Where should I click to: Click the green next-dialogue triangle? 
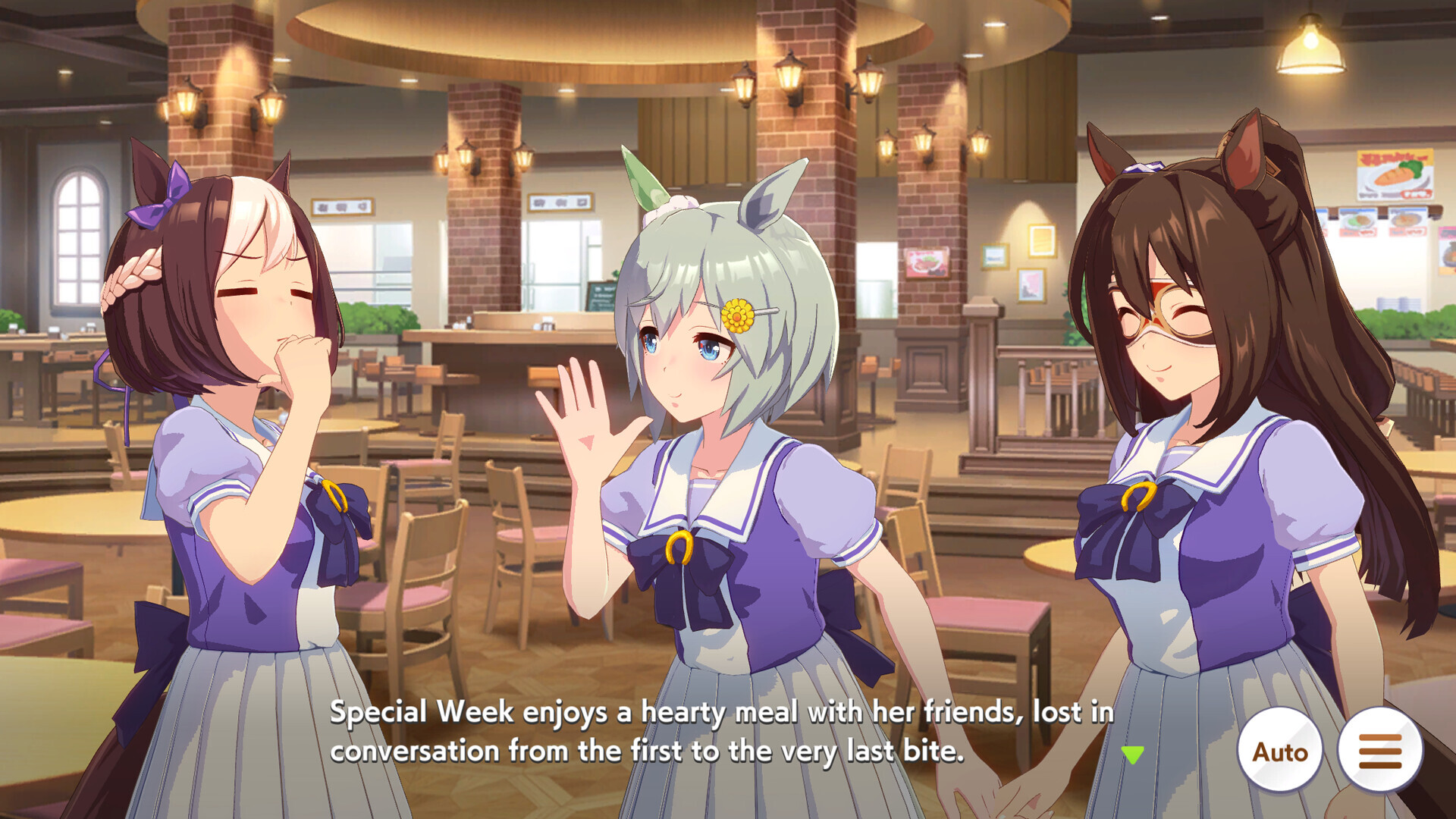tap(1133, 755)
